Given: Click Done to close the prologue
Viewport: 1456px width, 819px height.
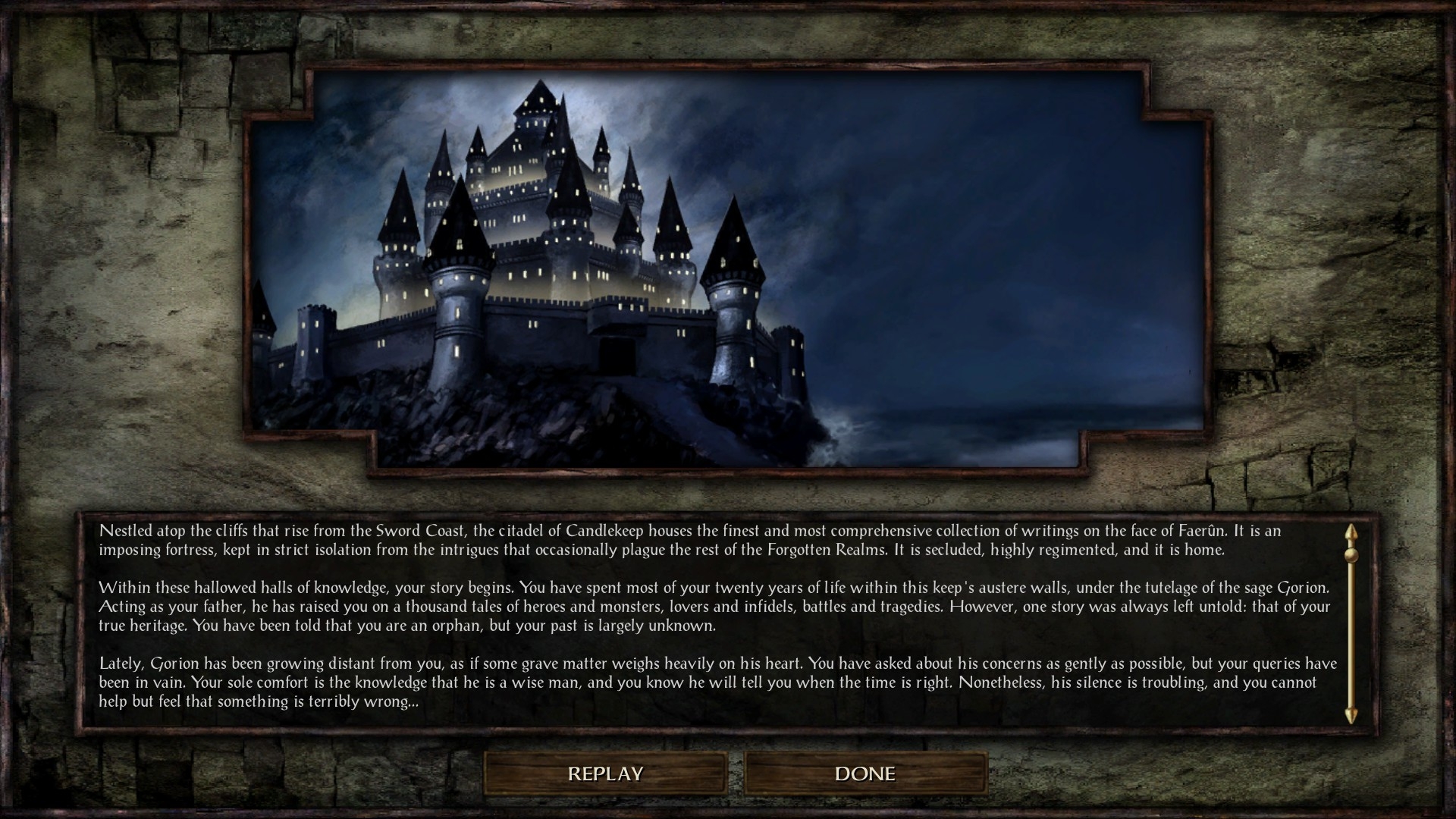Looking at the screenshot, I should point(865,773).
